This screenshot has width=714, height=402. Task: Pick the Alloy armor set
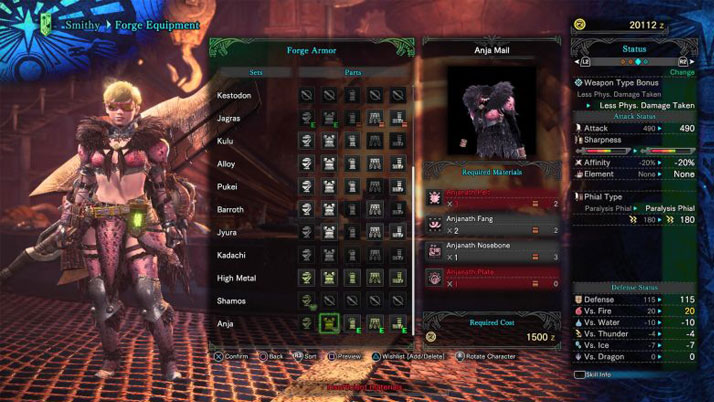pos(227,164)
